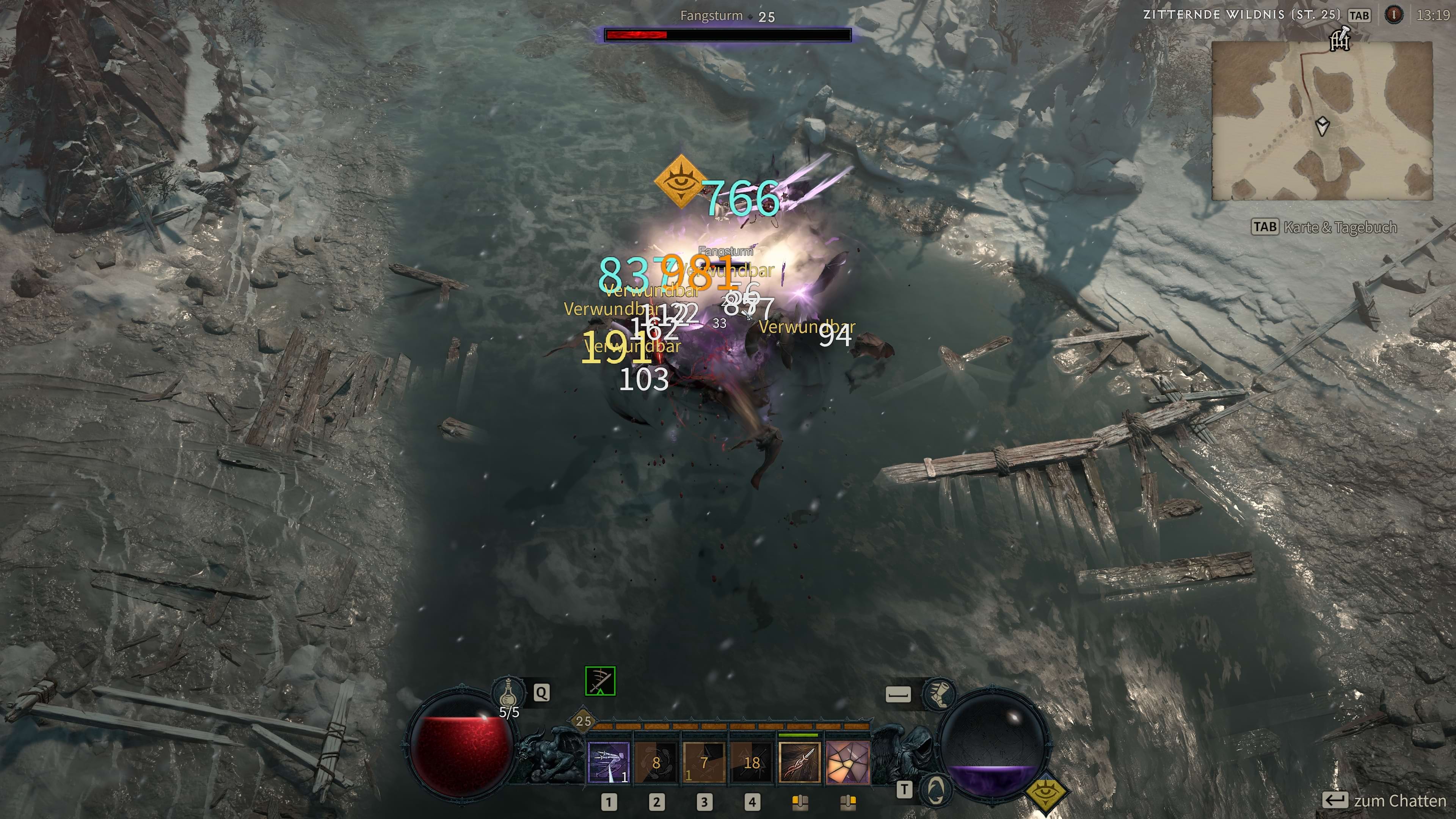
Task: Use the curved dagger attack skill
Action: [x=799, y=763]
